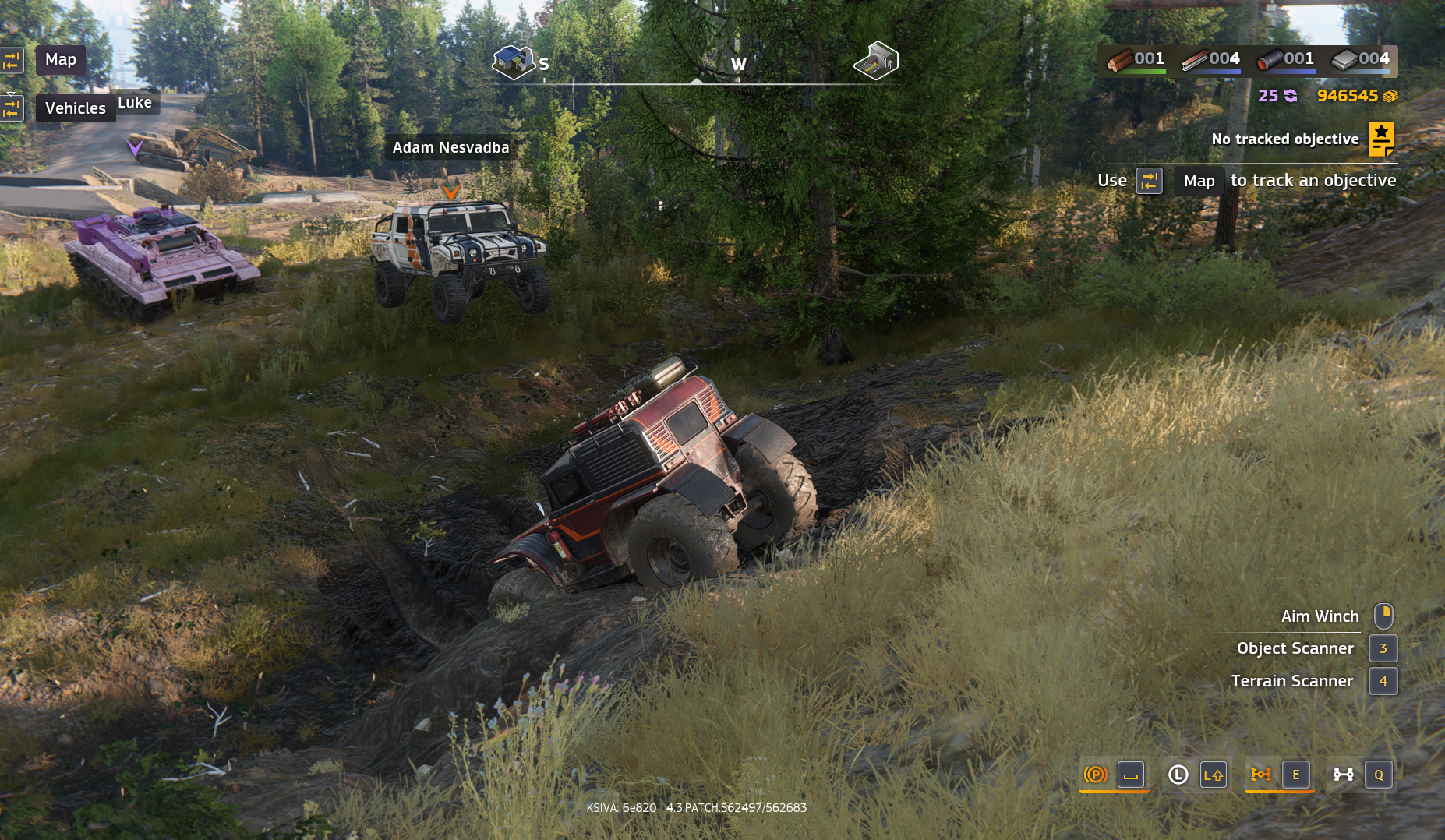Viewport: 1445px width, 840px height.
Task: Click the parking brake (P) icon
Action: pyautogui.click(x=1095, y=775)
